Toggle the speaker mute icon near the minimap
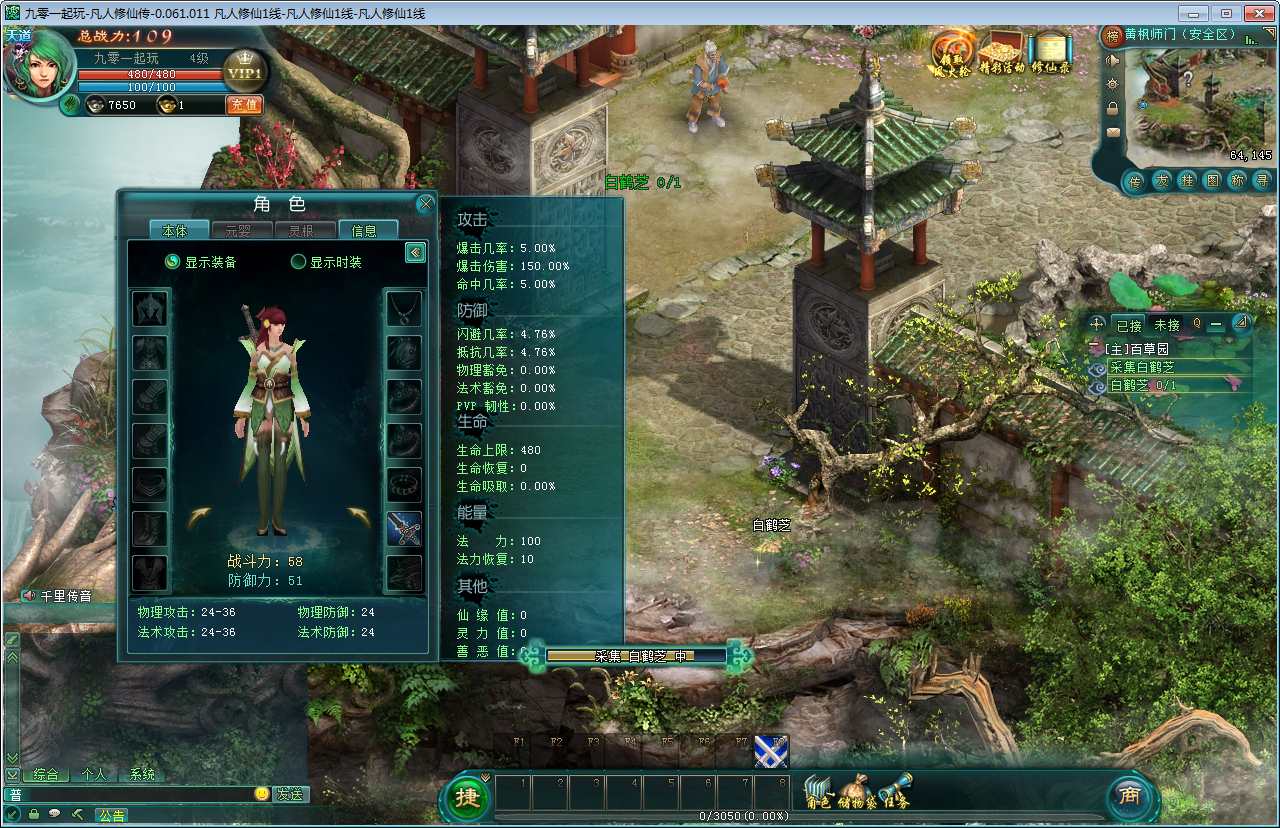Image resolution: width=1280 pixels, height=828 pixels. [x=1112, y=59]
